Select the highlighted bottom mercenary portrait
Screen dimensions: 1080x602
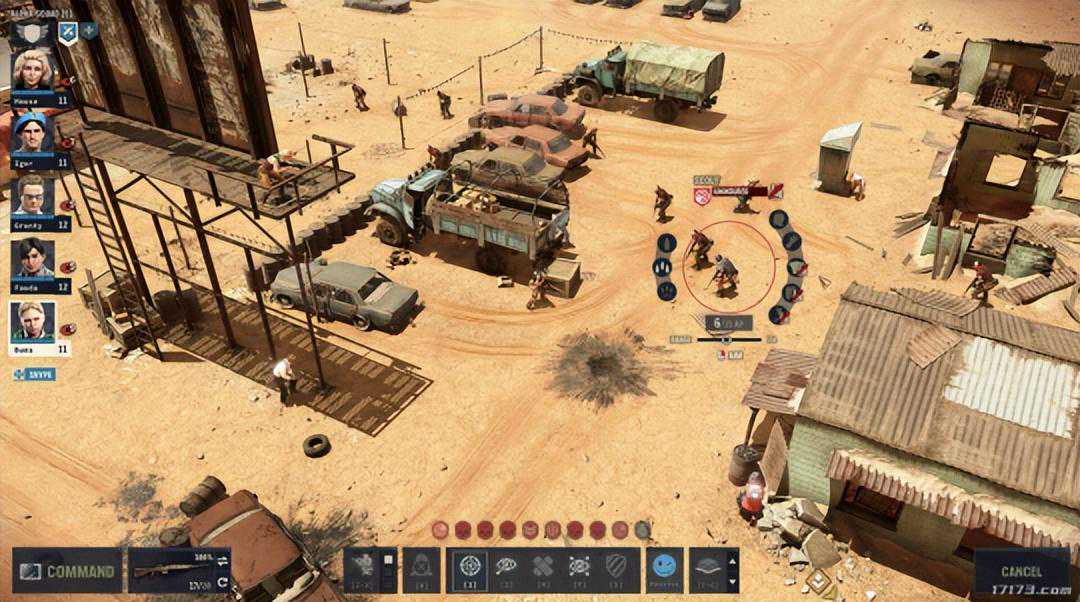33,322
